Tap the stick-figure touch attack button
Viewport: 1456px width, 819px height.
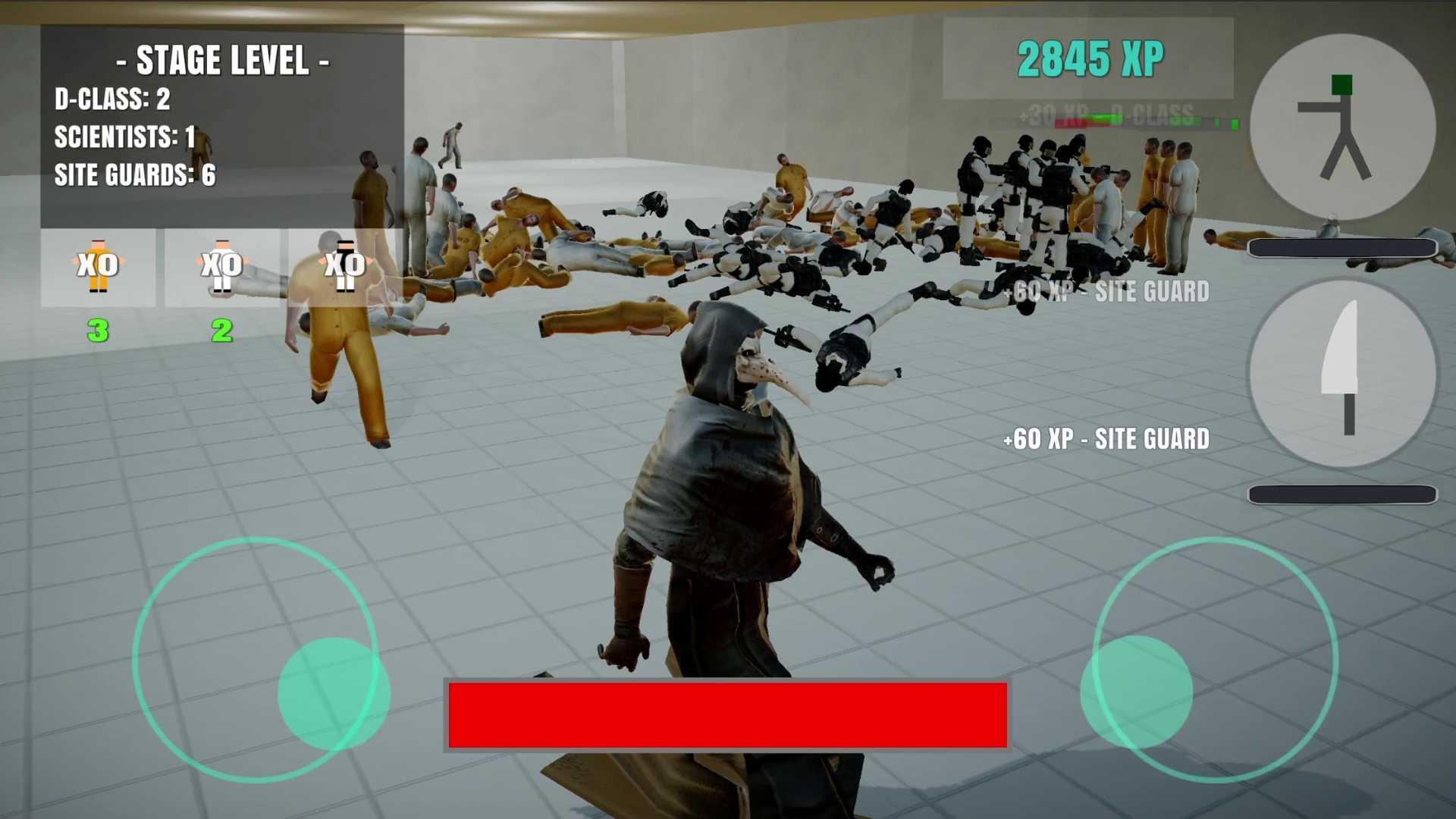1342,127
